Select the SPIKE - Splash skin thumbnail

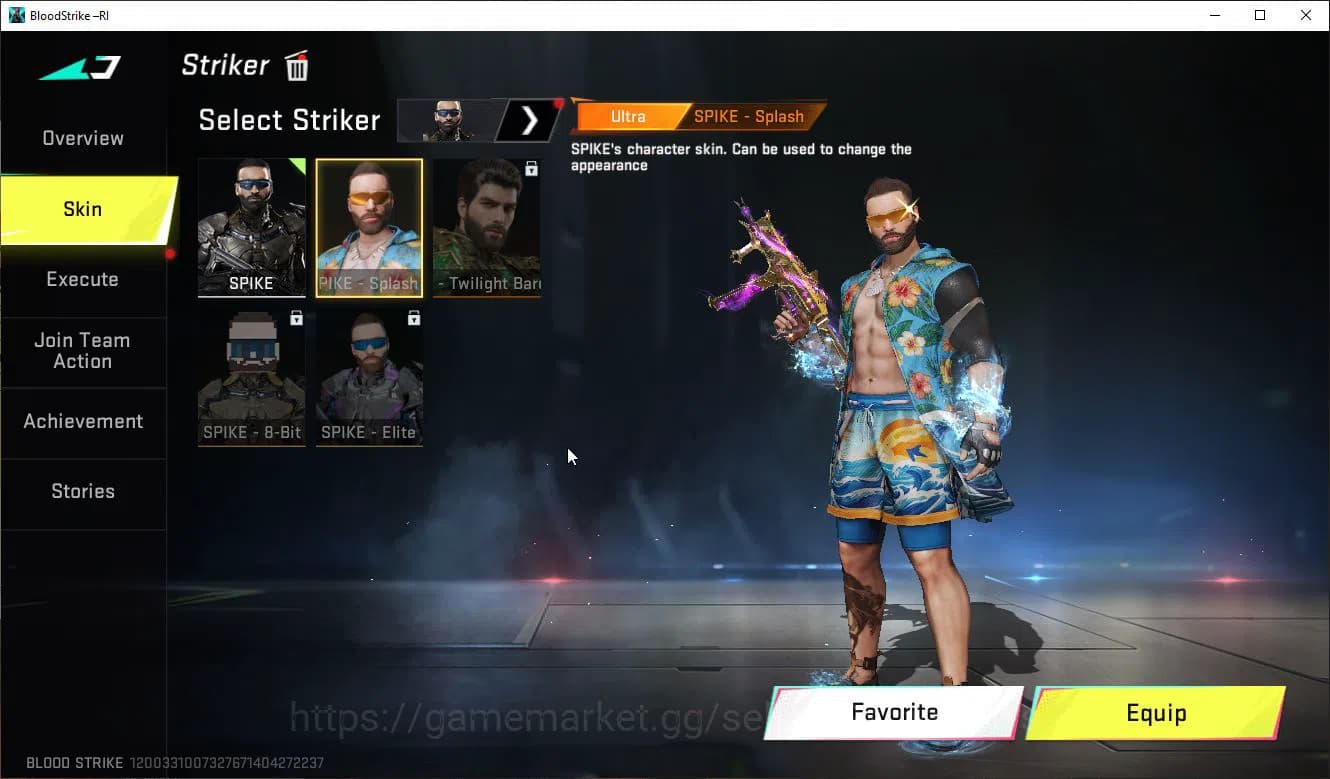click(368, 227)
